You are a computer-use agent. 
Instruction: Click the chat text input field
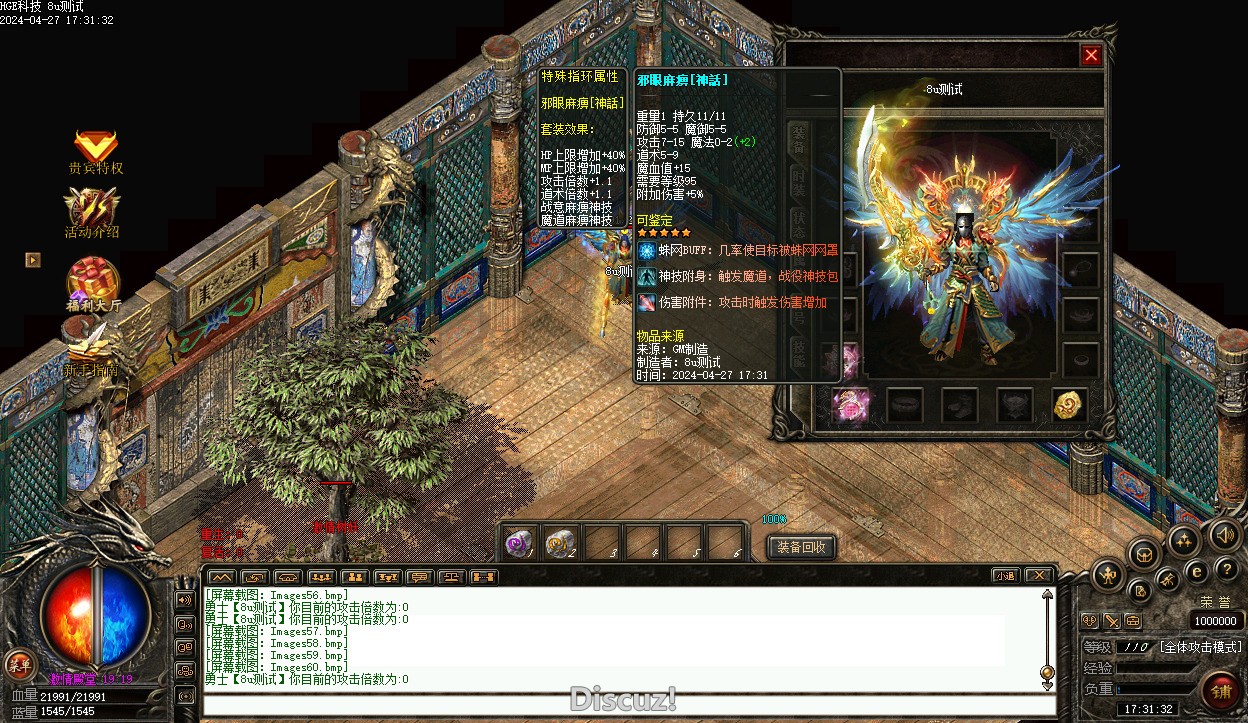coord(628,704)
